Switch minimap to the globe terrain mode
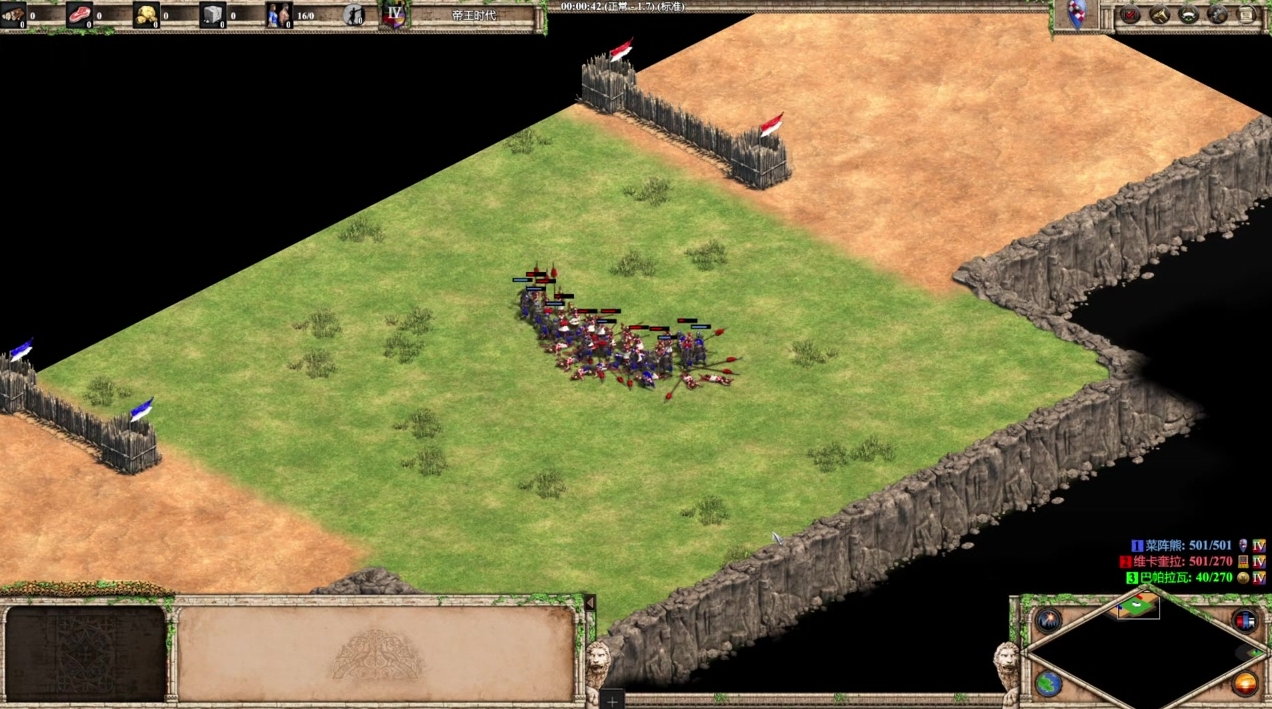The image size is (1272, 709). [1048, 684]
